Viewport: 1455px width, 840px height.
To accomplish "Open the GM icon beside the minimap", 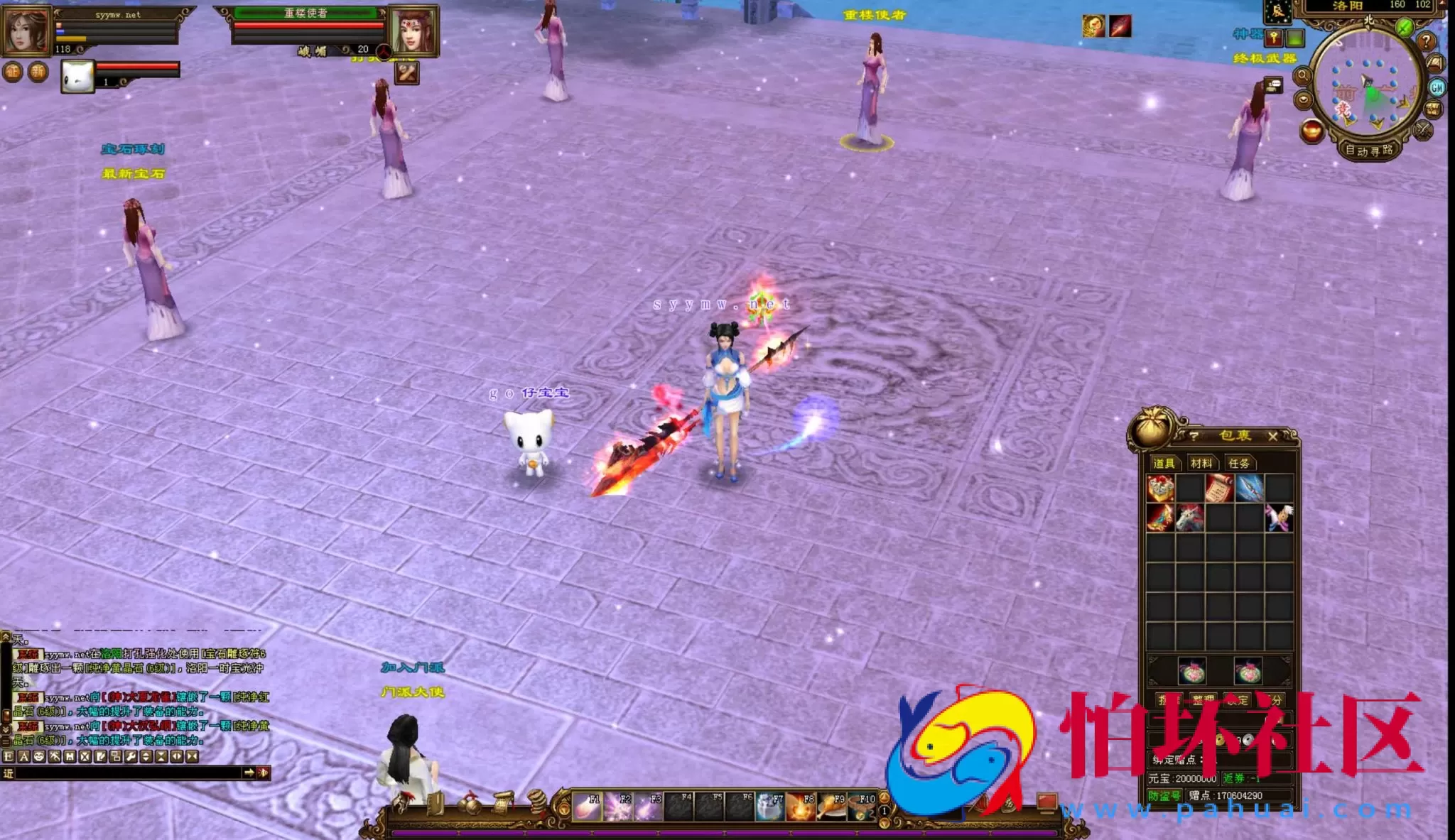I will [x=1437, y=87].
